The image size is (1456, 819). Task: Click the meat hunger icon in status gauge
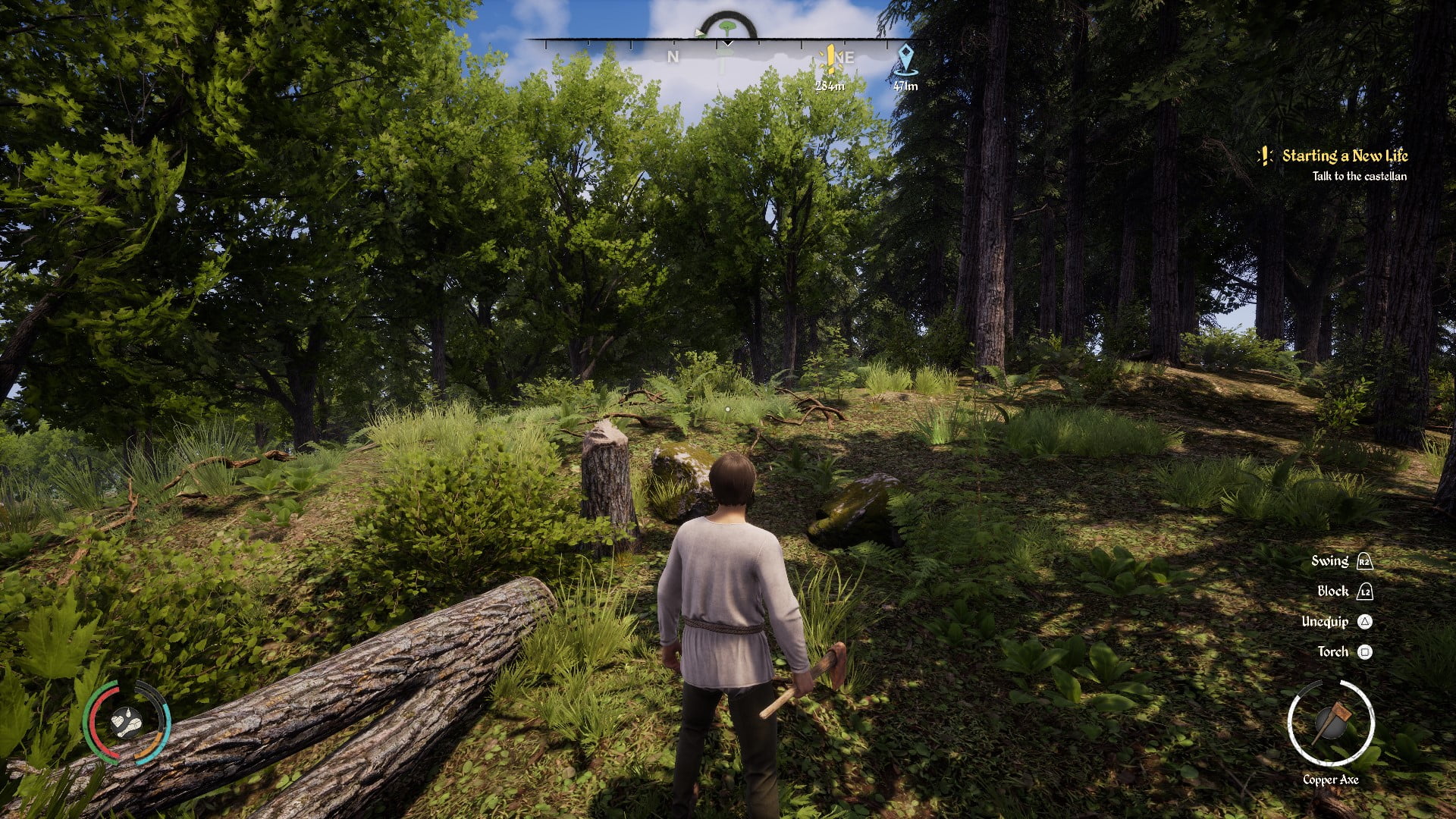click(134, 726)
